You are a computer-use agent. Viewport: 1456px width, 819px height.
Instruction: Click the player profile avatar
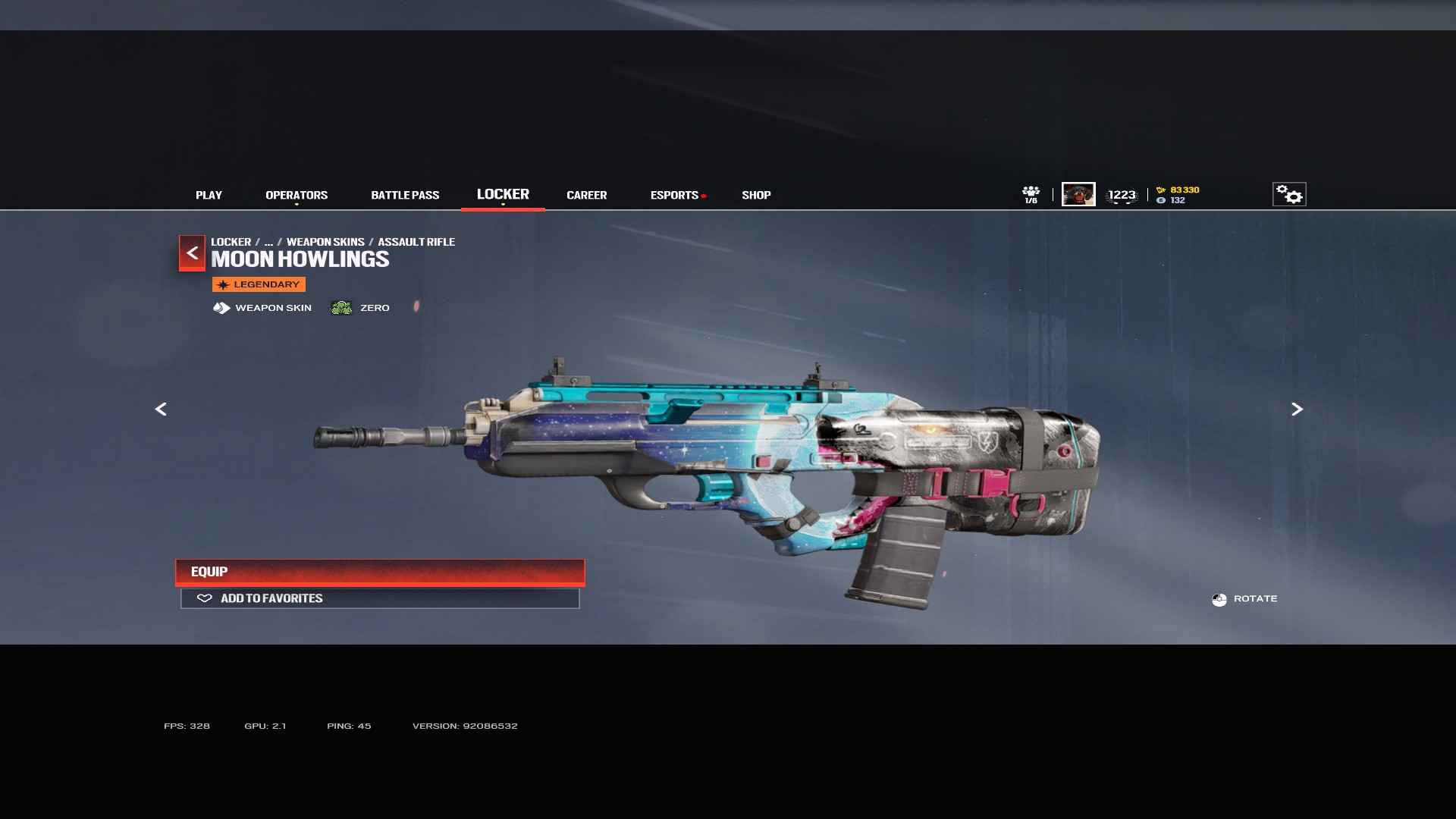tap(1078, 194)
